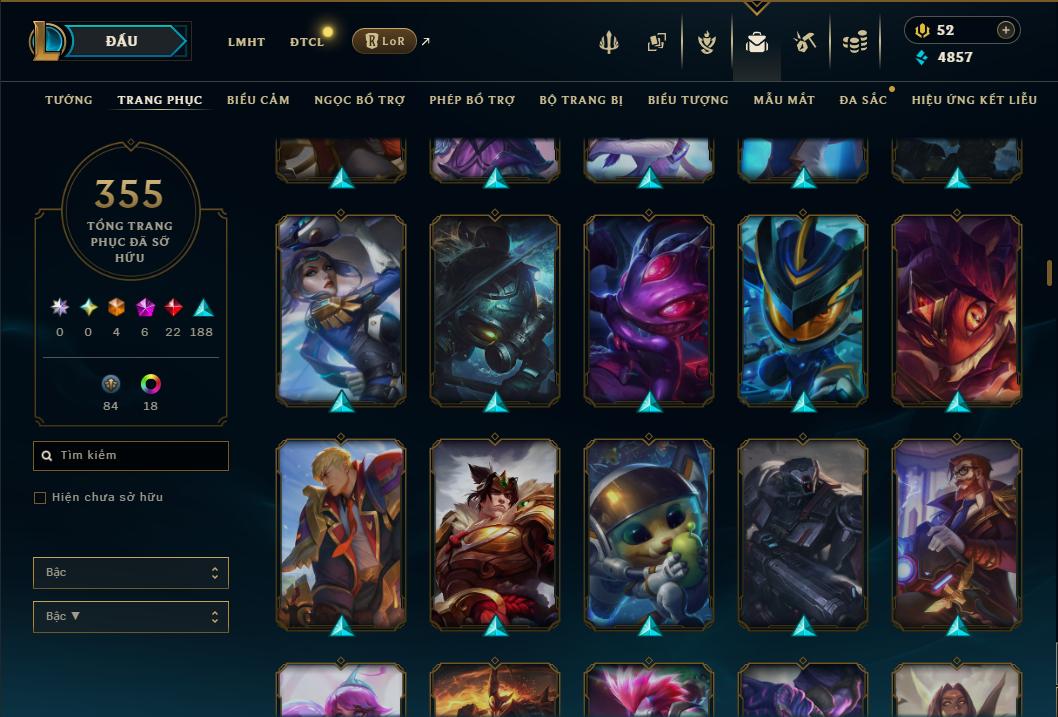
Task: Toggle the Hiện chưa sở hữu checkbox
Action: pos(40,498)
